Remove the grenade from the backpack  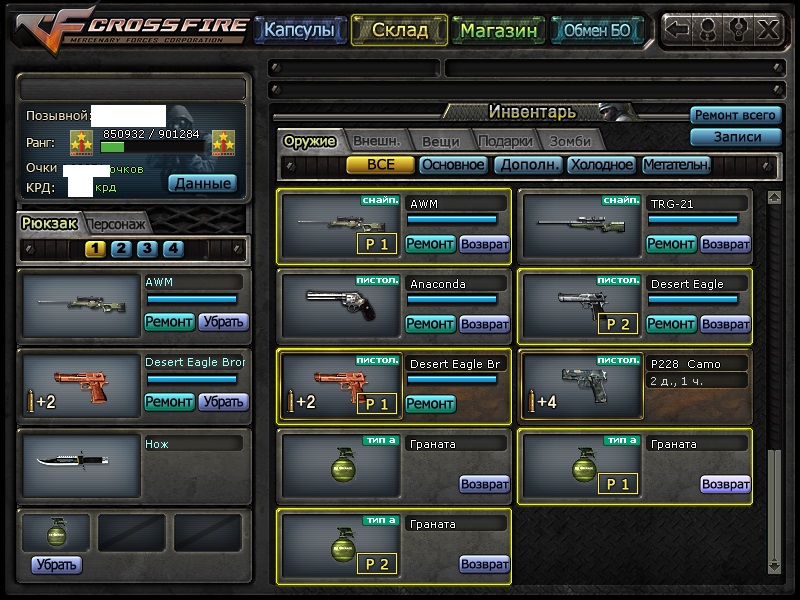[56, 565]
